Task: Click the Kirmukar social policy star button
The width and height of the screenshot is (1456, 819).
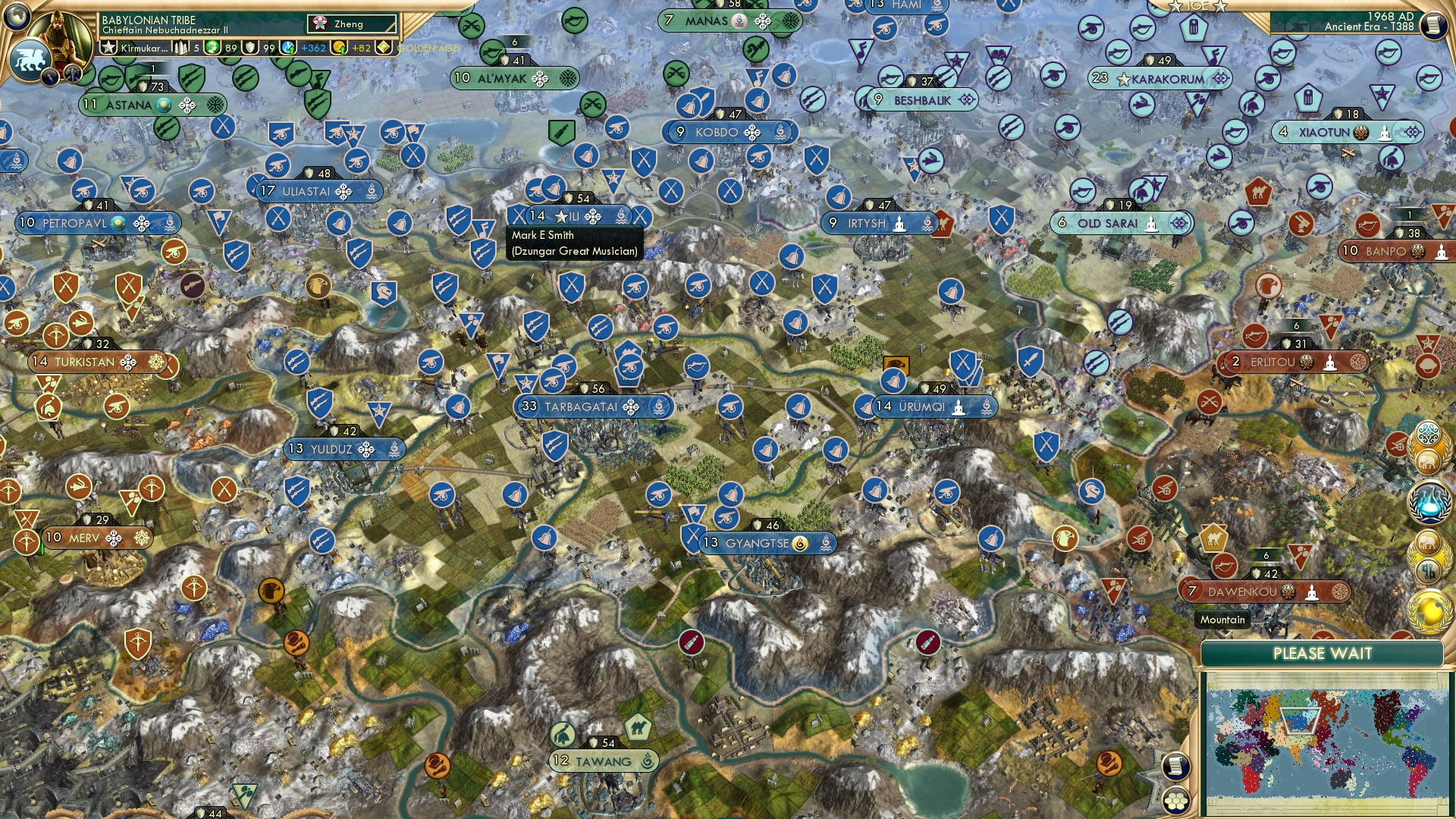Action: (x=108, y=47)
